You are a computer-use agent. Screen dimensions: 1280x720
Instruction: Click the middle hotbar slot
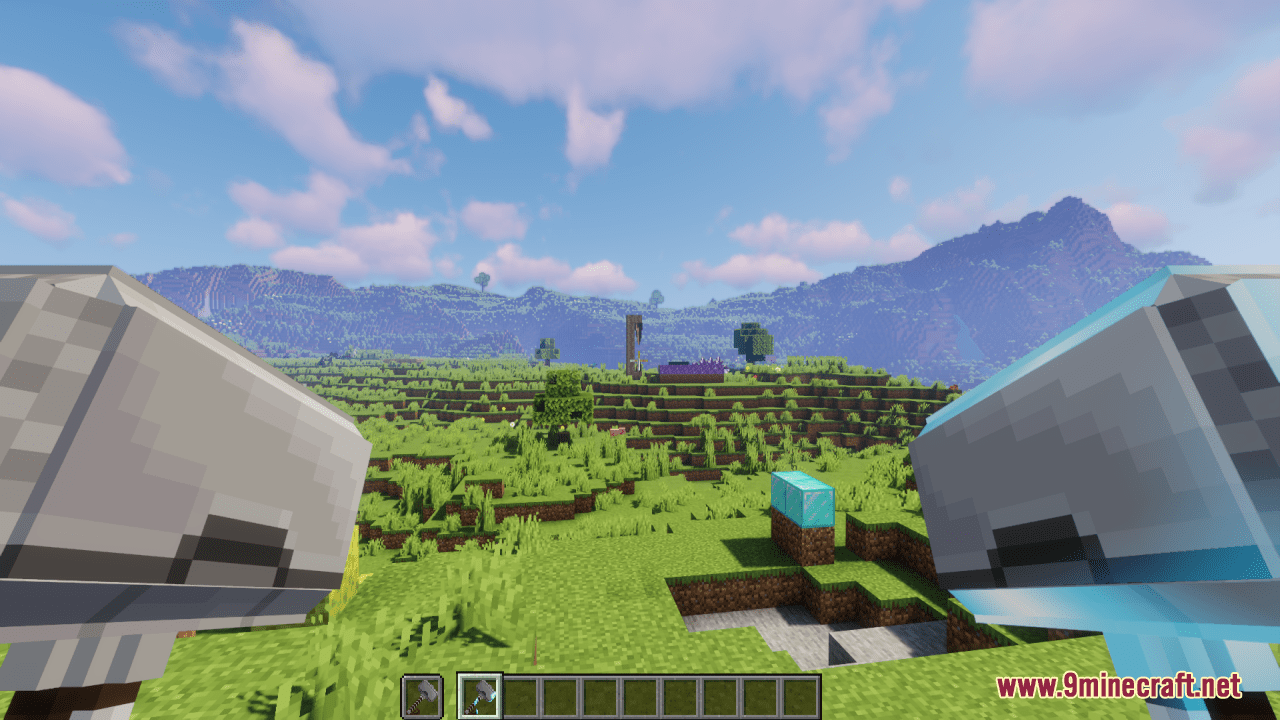[638, 695]
